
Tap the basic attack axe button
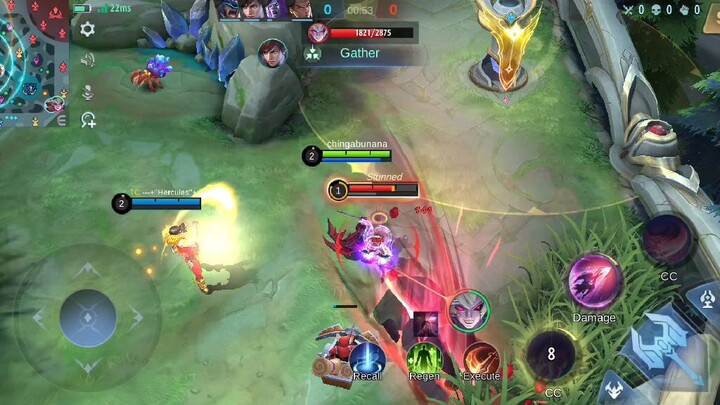point(665,345)
